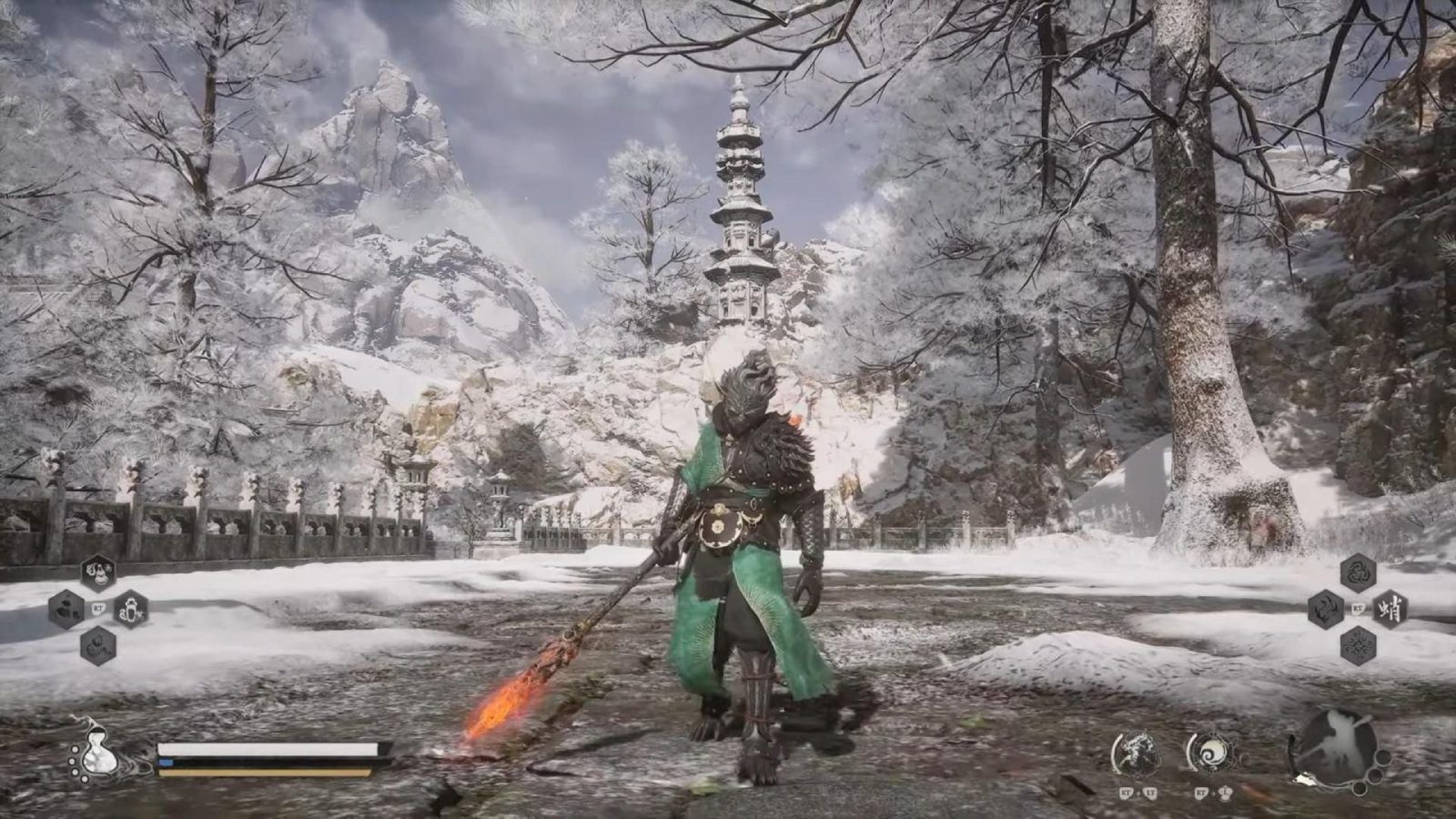Click the RT + LB prompt under swirl orb

coord(1213,794)
